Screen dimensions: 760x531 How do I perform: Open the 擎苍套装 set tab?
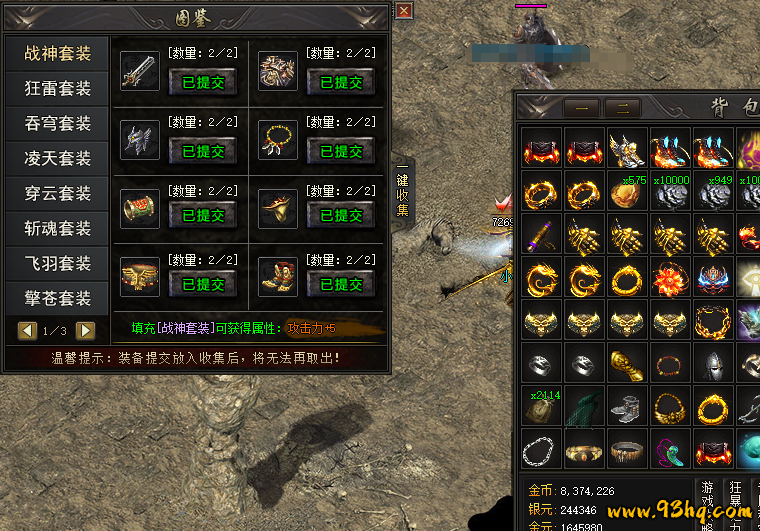pos(58,298)
